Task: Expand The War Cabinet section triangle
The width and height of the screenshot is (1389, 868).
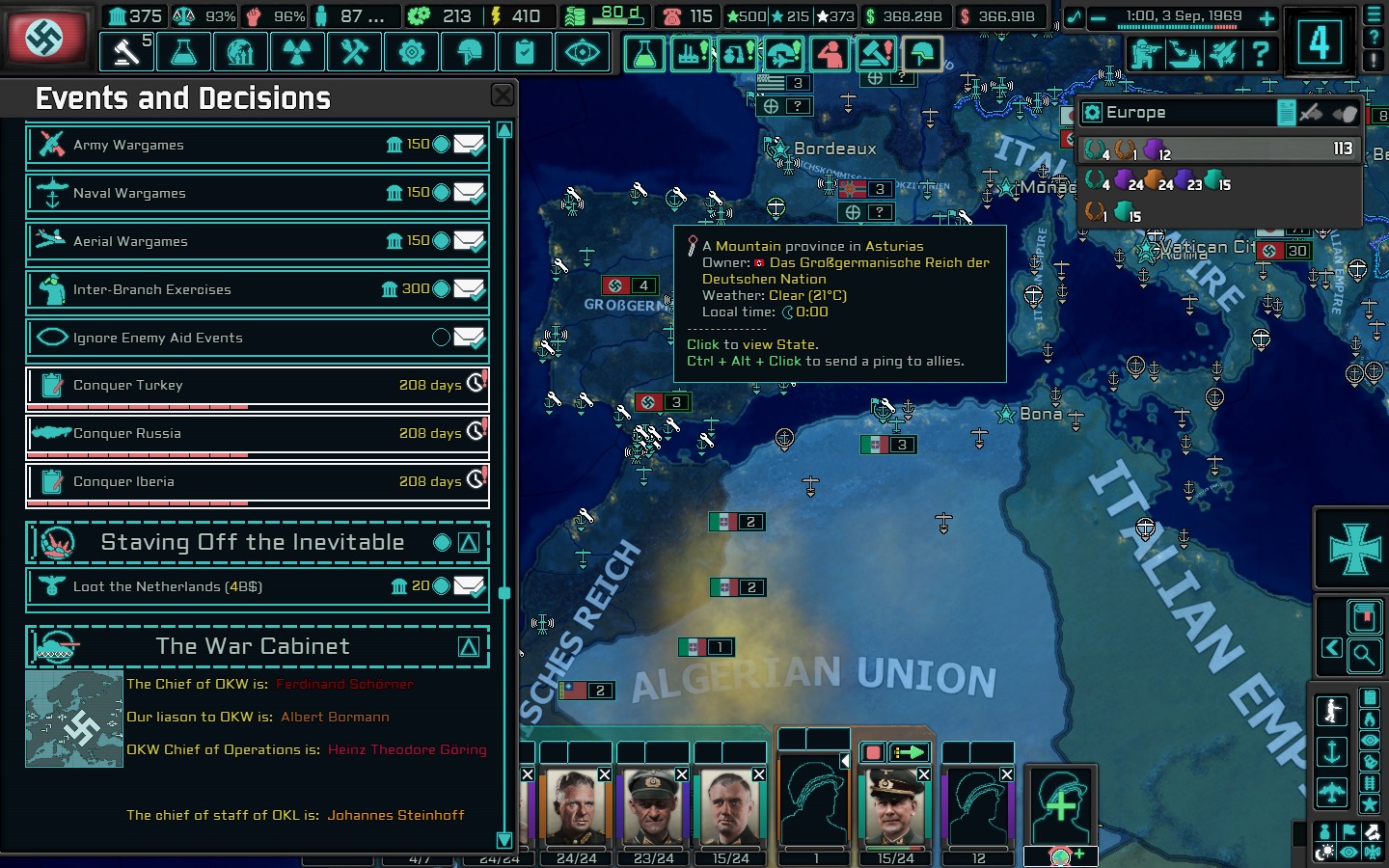Action: click(x=467, y=646)
